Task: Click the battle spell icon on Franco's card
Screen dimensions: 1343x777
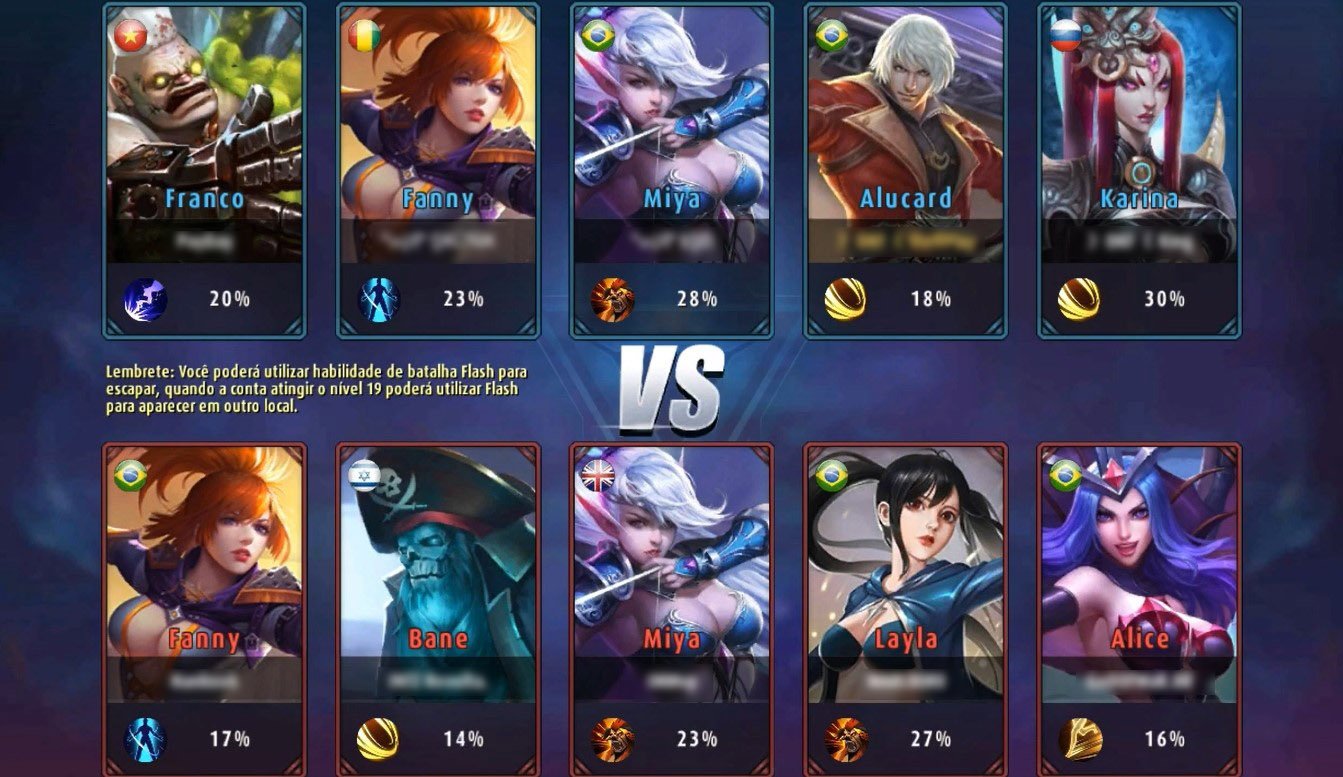Action: pos(145,299)
